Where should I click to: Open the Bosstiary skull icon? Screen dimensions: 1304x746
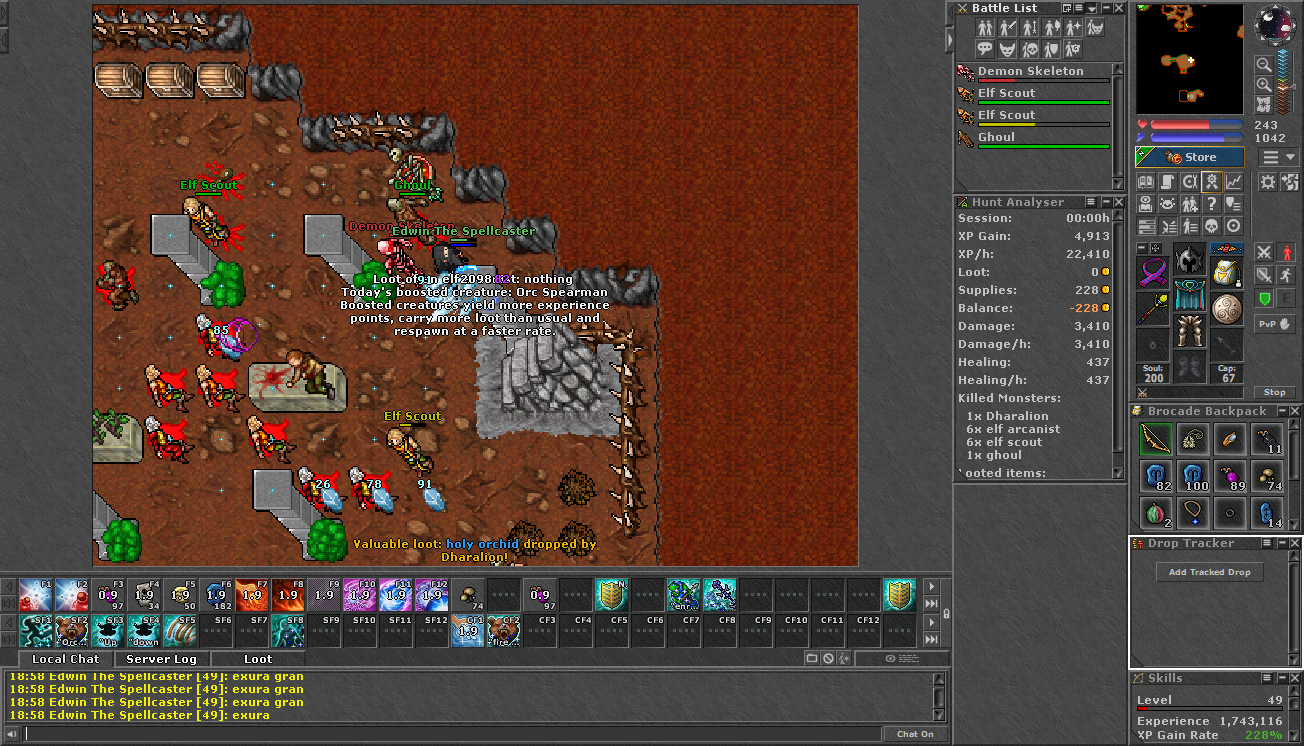[x=1212, y=225]
